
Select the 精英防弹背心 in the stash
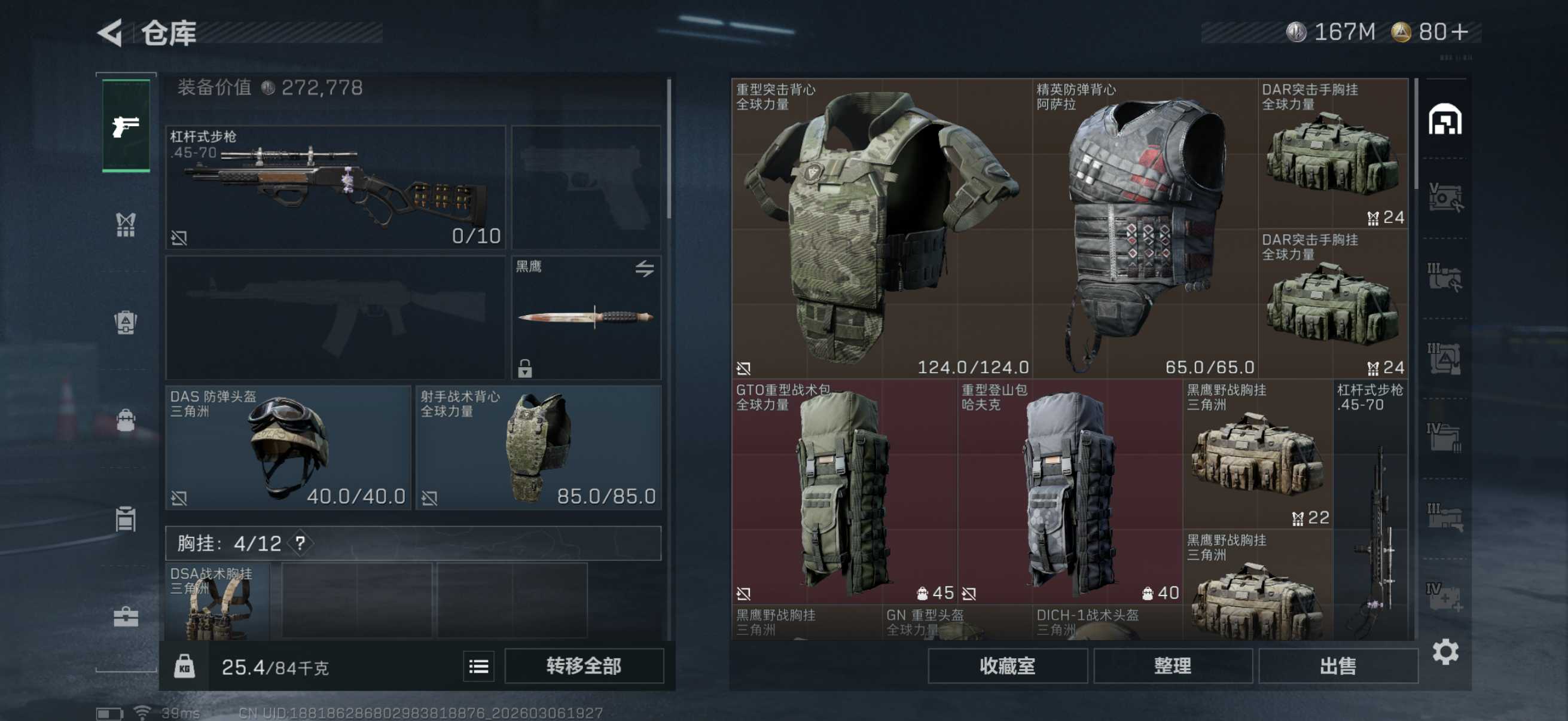point(1145,228)
